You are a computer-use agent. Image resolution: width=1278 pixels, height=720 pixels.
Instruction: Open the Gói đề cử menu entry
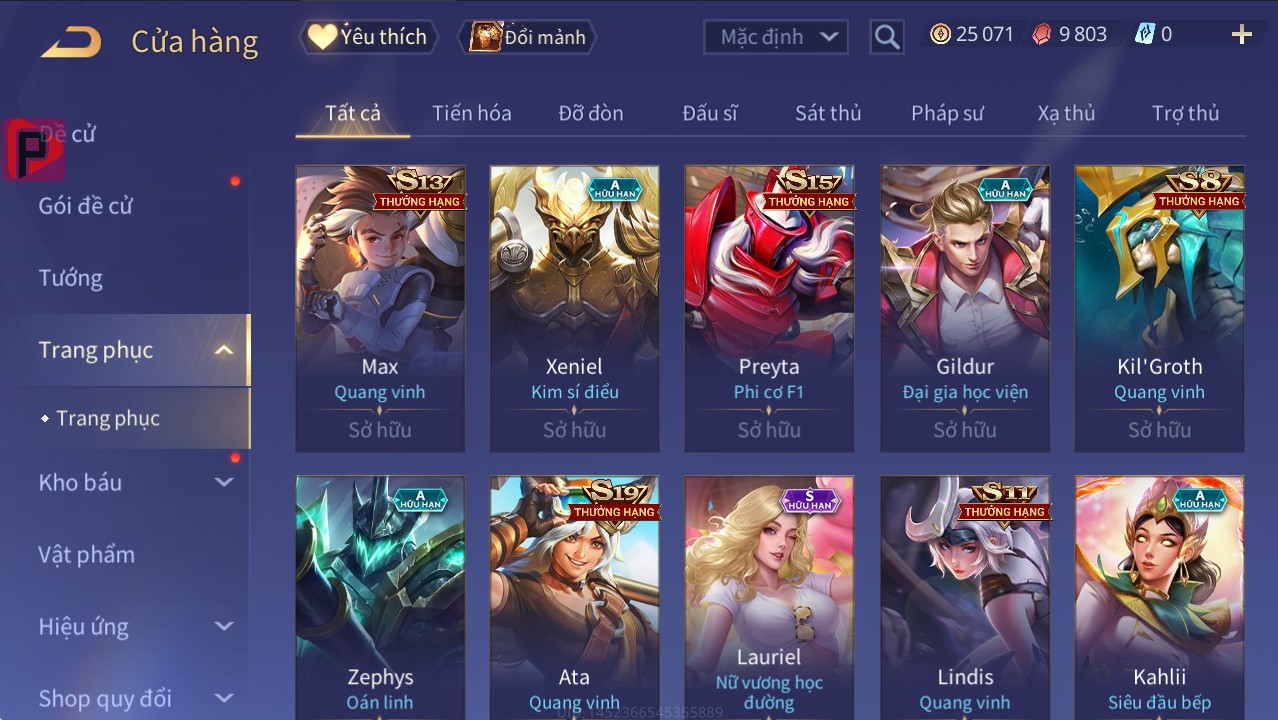click(86, 206)
